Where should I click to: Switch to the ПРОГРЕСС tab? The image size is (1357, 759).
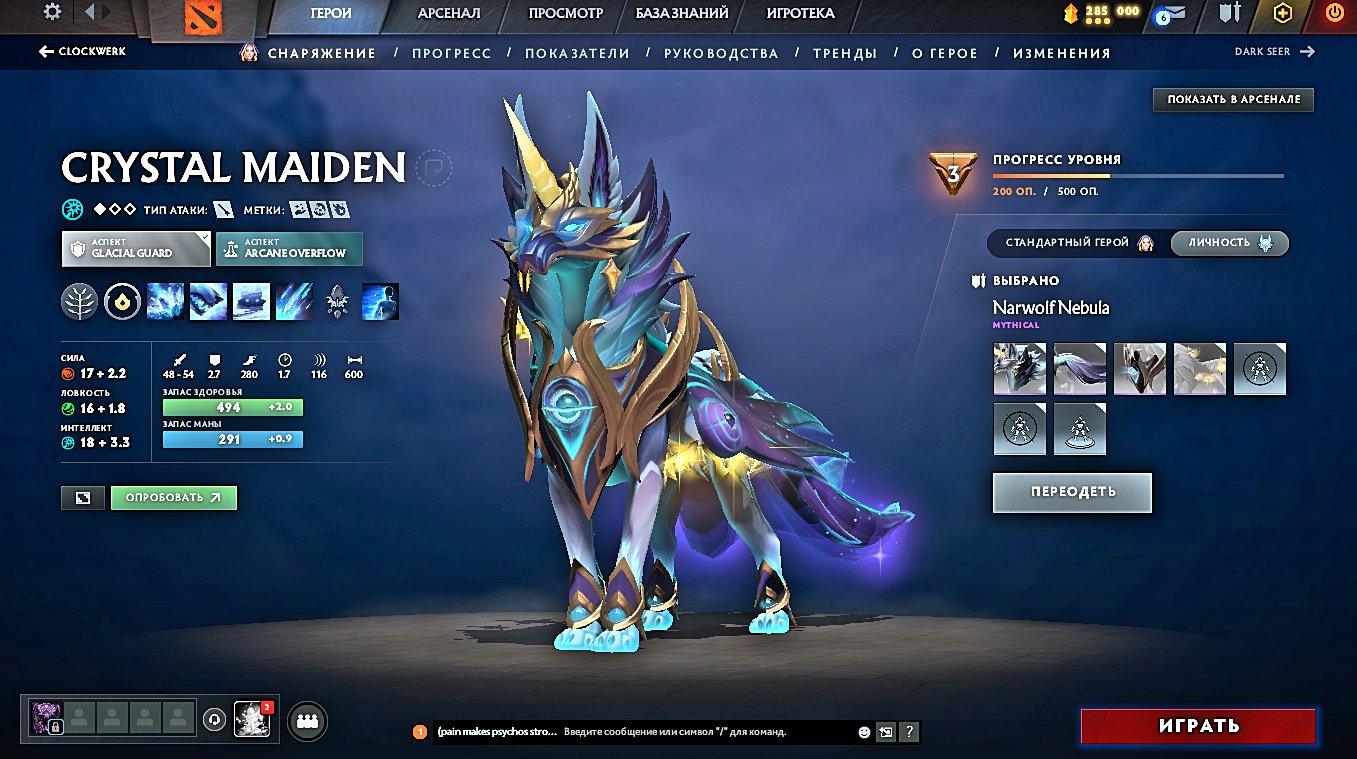coord(450,53)
